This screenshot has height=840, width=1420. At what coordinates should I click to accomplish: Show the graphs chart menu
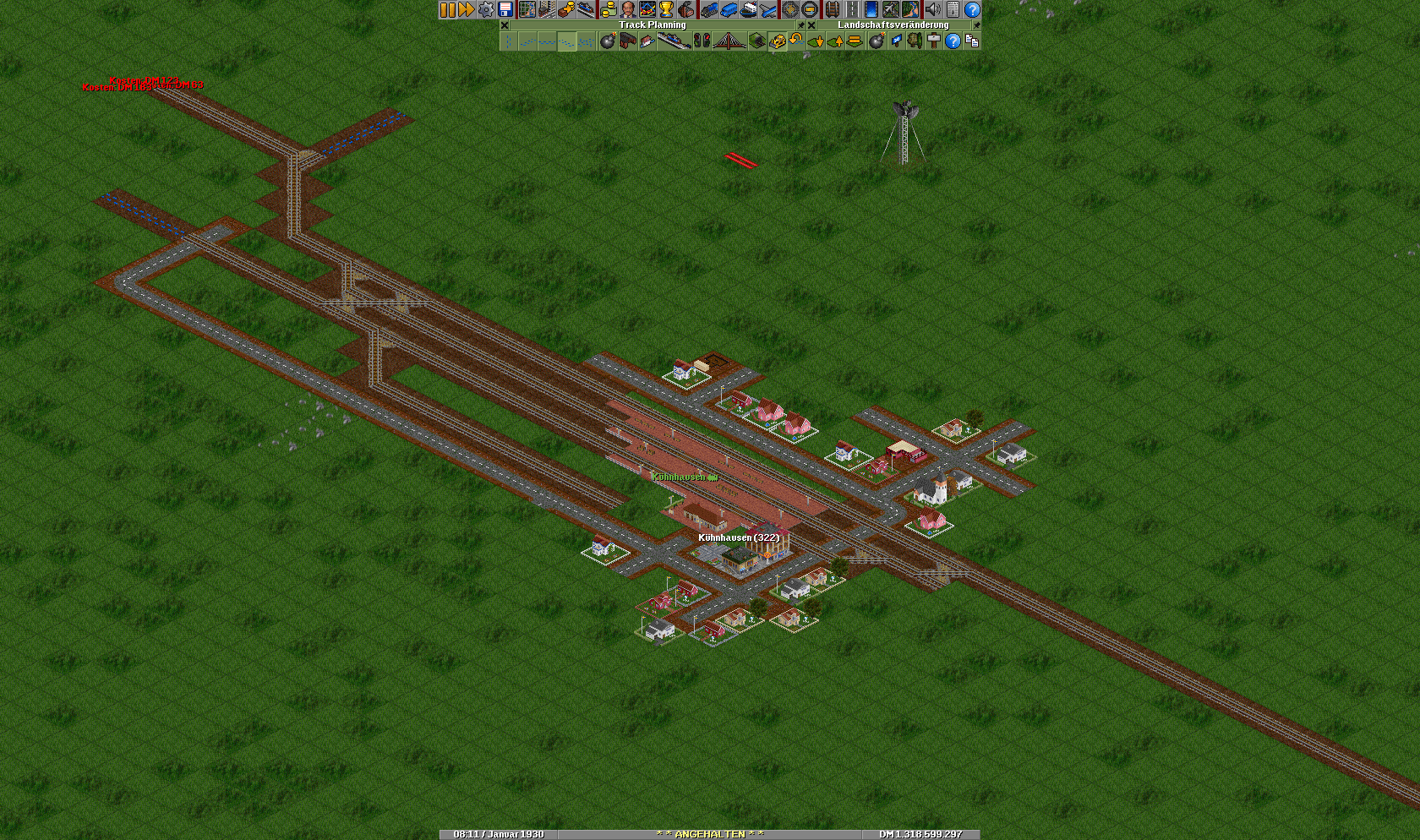coord(647,9)
